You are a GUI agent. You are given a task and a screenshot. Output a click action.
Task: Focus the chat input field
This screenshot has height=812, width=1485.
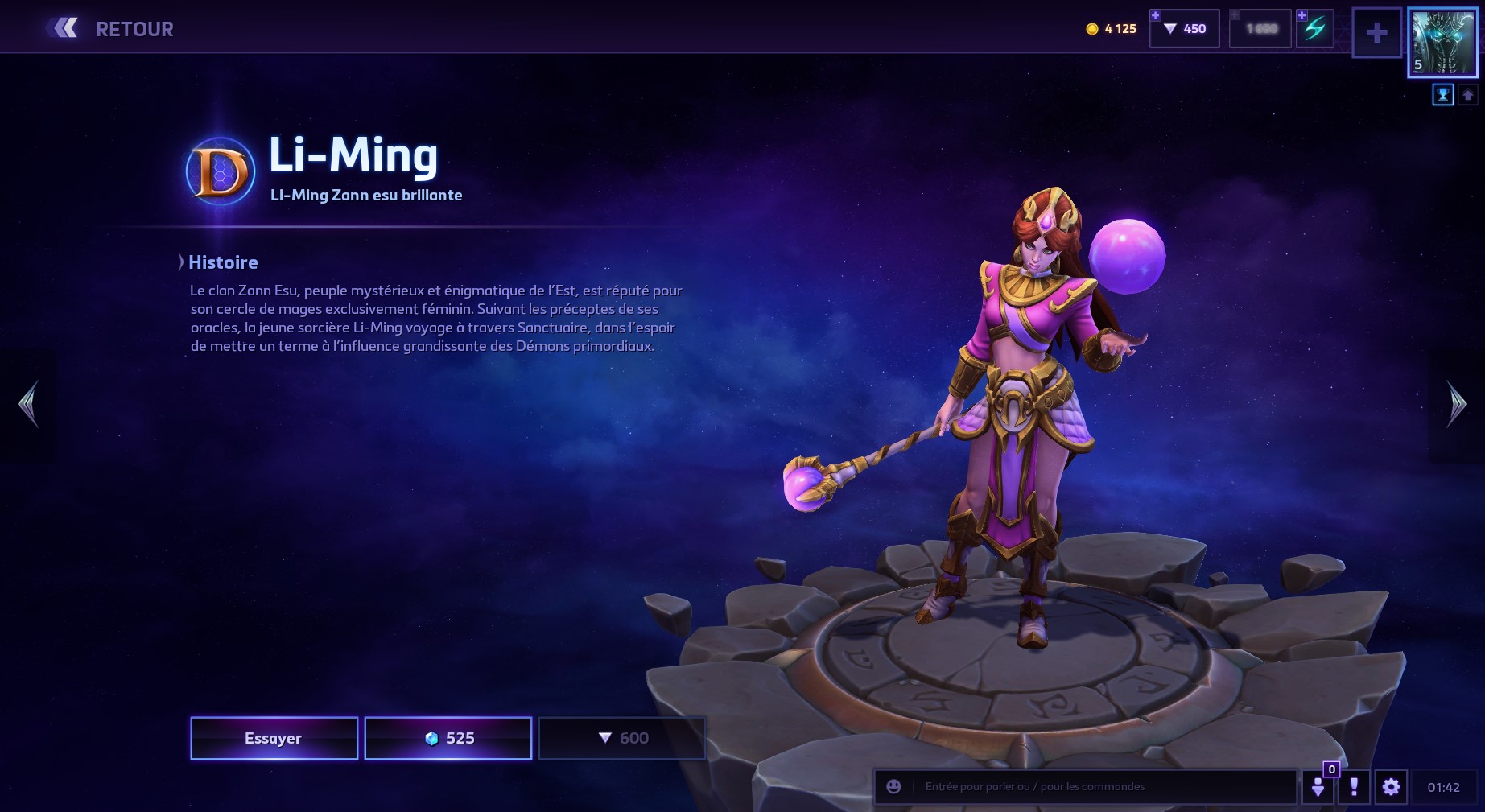pos(1103,786)
